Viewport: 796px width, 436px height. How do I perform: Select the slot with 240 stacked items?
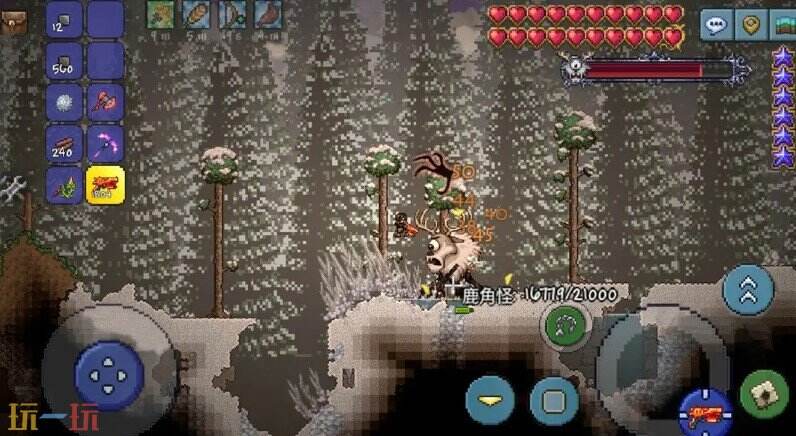(x=65, y=145)
